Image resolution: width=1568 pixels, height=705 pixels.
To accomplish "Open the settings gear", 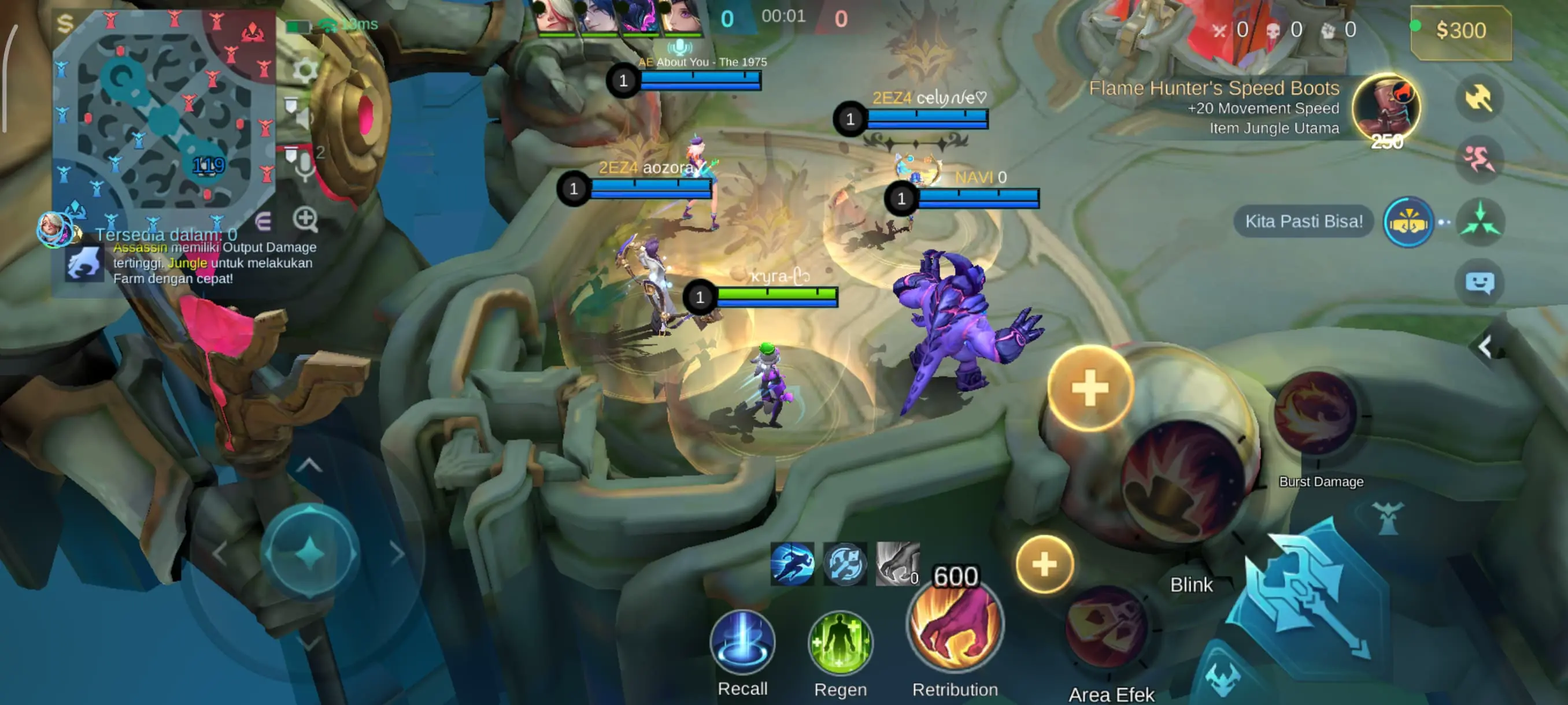I will 304,70.
